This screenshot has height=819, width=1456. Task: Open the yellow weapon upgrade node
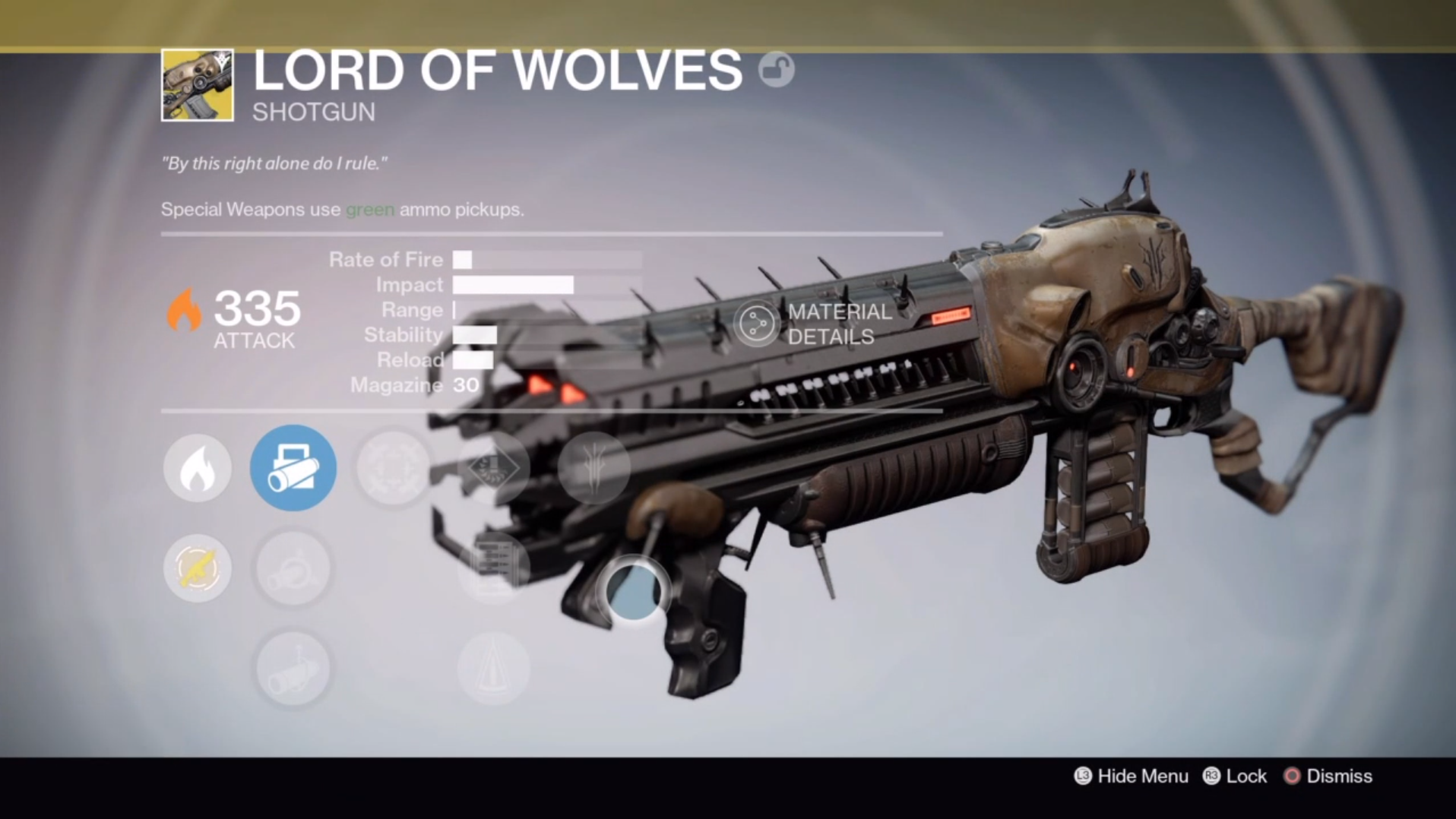(x=197, y=568)
